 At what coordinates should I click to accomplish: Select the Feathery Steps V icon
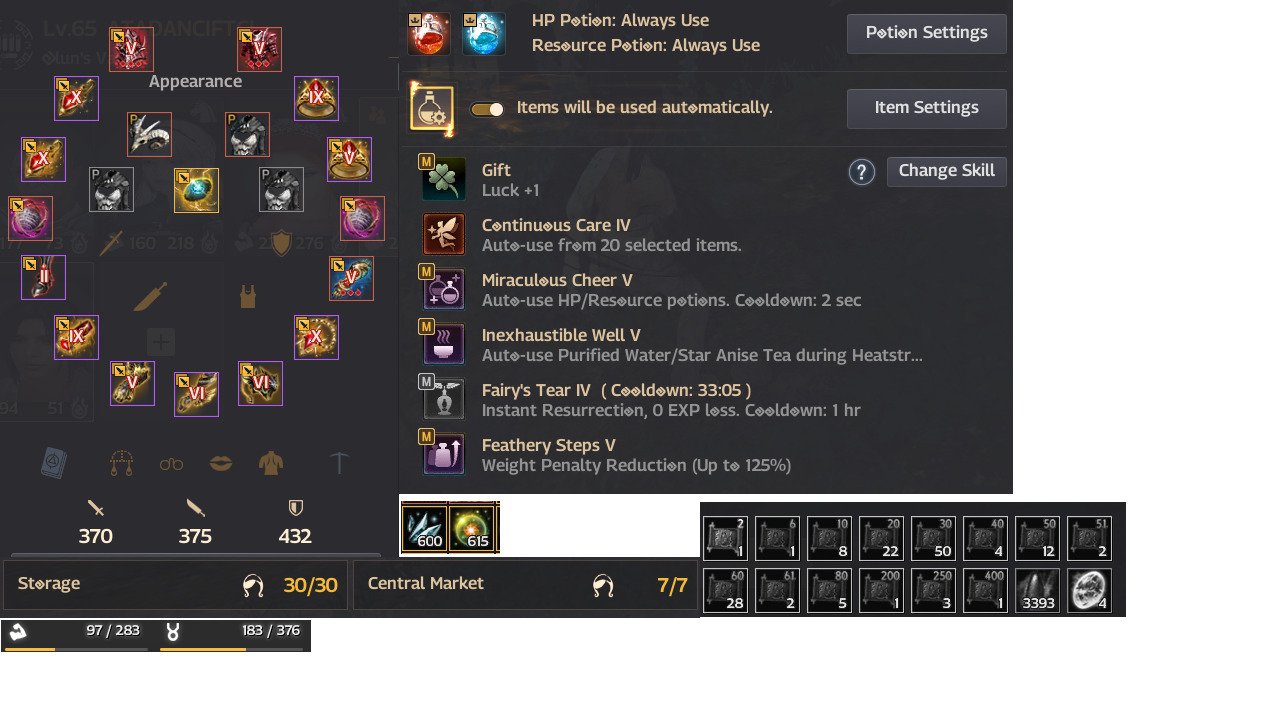coord(443,453)
